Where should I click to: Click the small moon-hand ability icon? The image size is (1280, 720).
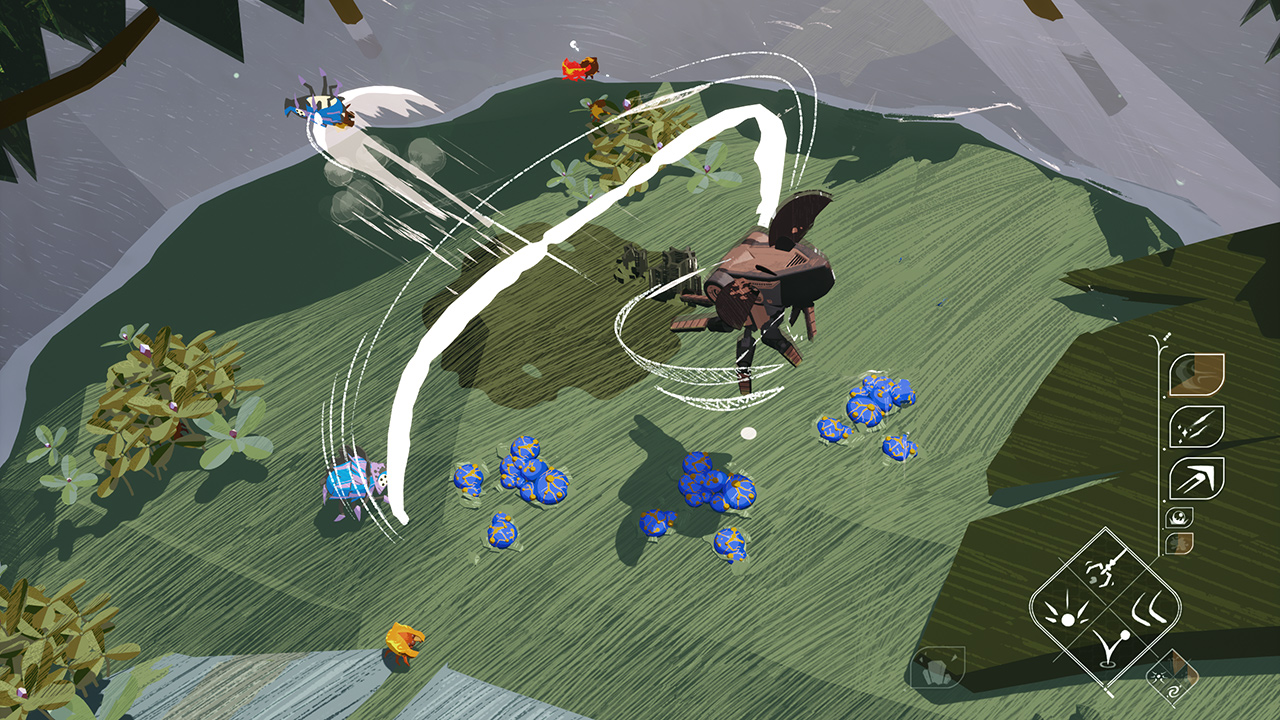1178,518
